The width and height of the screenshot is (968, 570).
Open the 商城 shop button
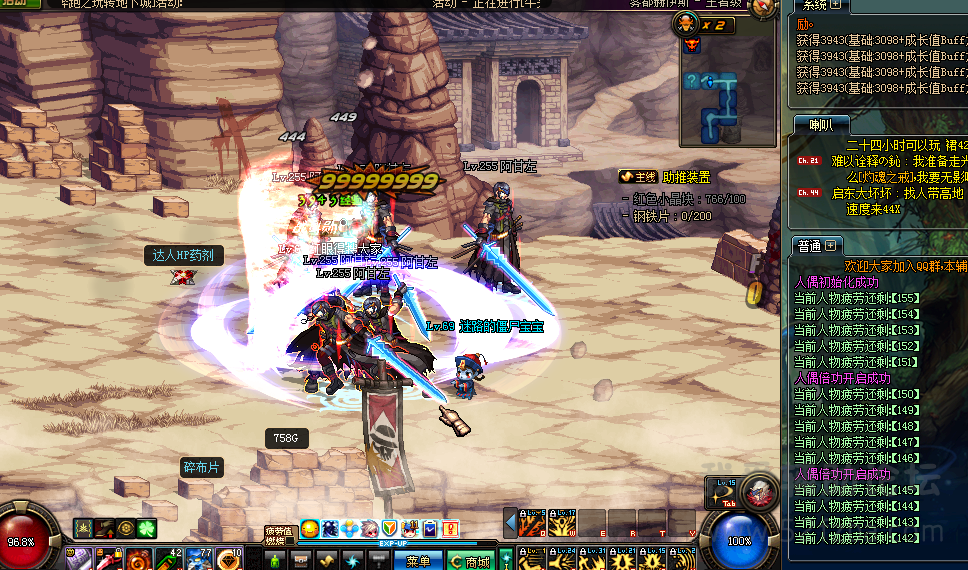pos(470,561)
